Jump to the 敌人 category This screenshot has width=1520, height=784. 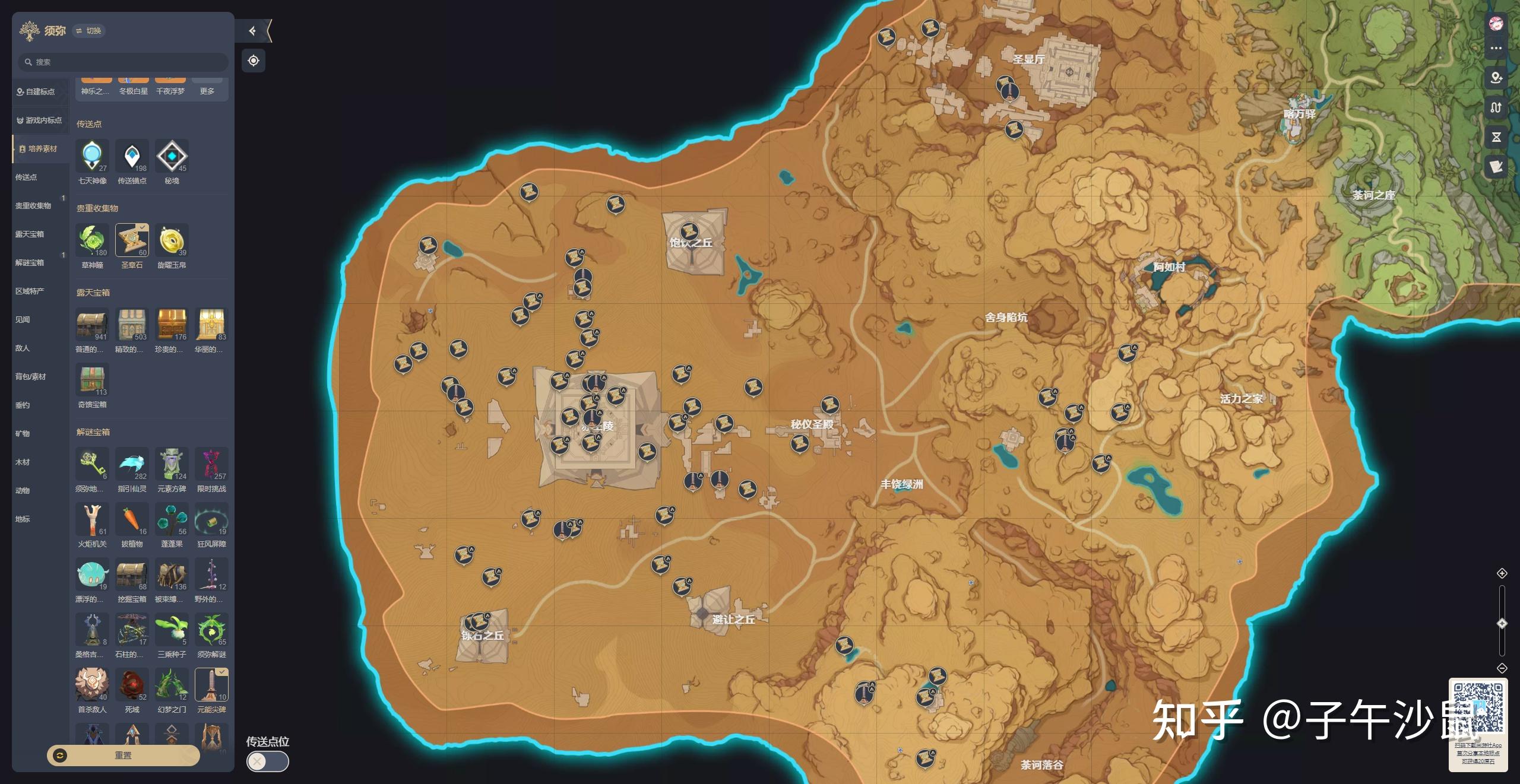23,348
